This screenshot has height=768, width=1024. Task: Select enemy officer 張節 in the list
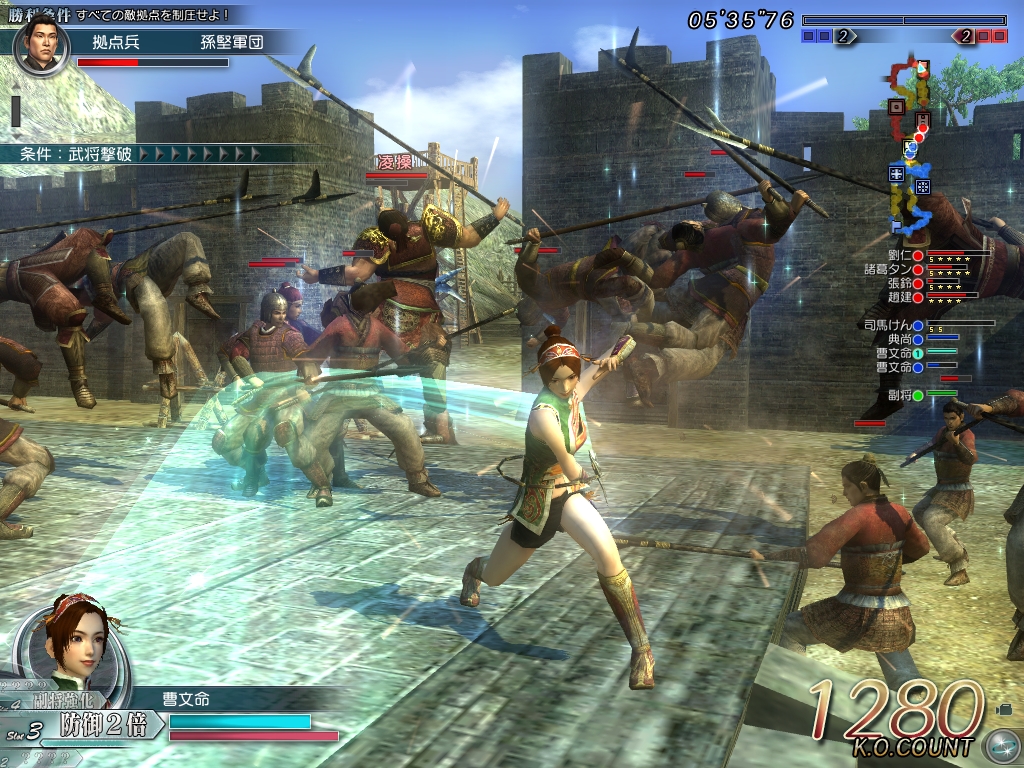[x=900, y=284]
